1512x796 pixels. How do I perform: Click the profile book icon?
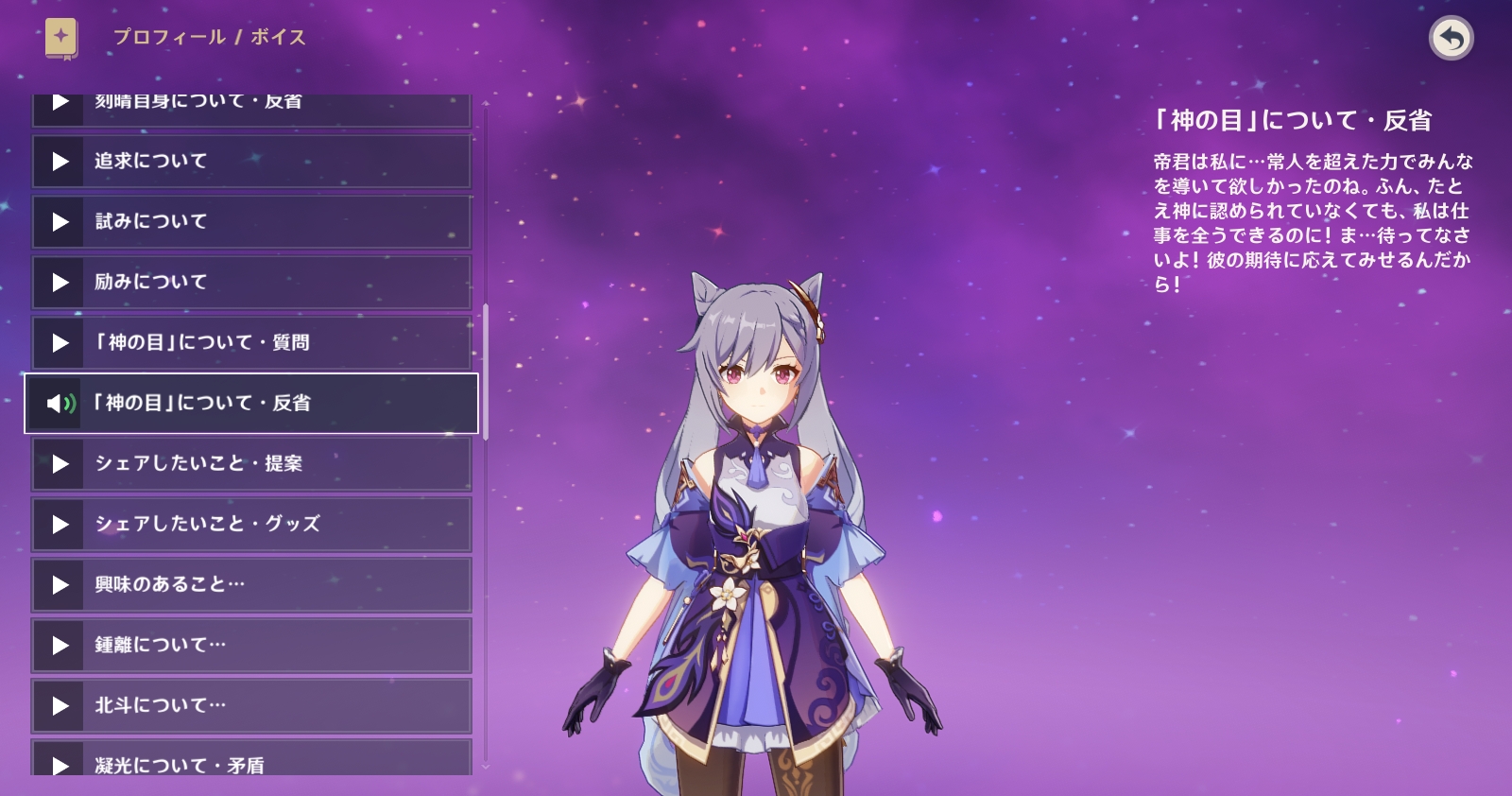pyautogui.click(x=61, y=39)
